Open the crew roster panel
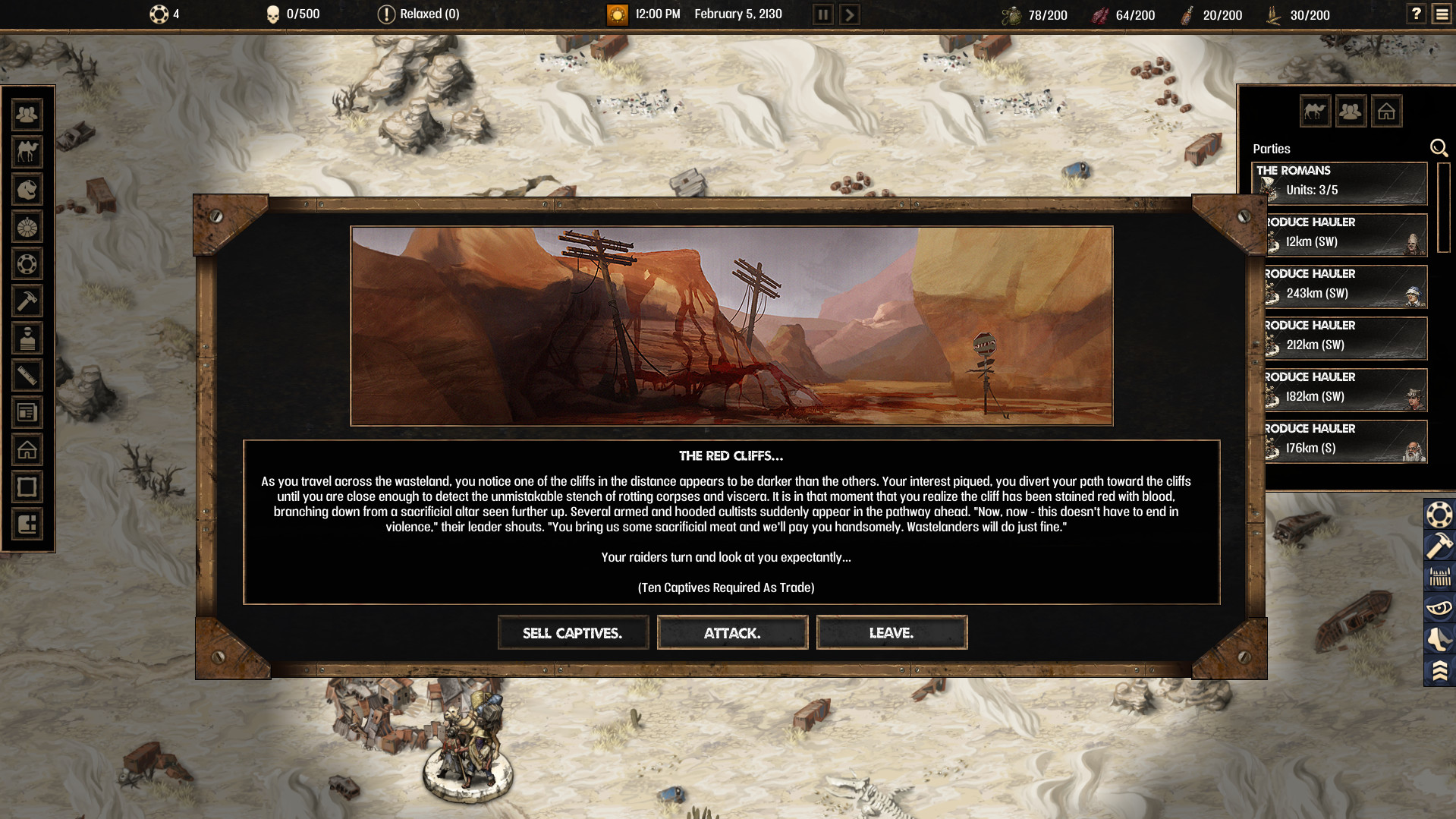Image resolution: width=1456 pixels, height=819 pixels. (x=27, y=115)
